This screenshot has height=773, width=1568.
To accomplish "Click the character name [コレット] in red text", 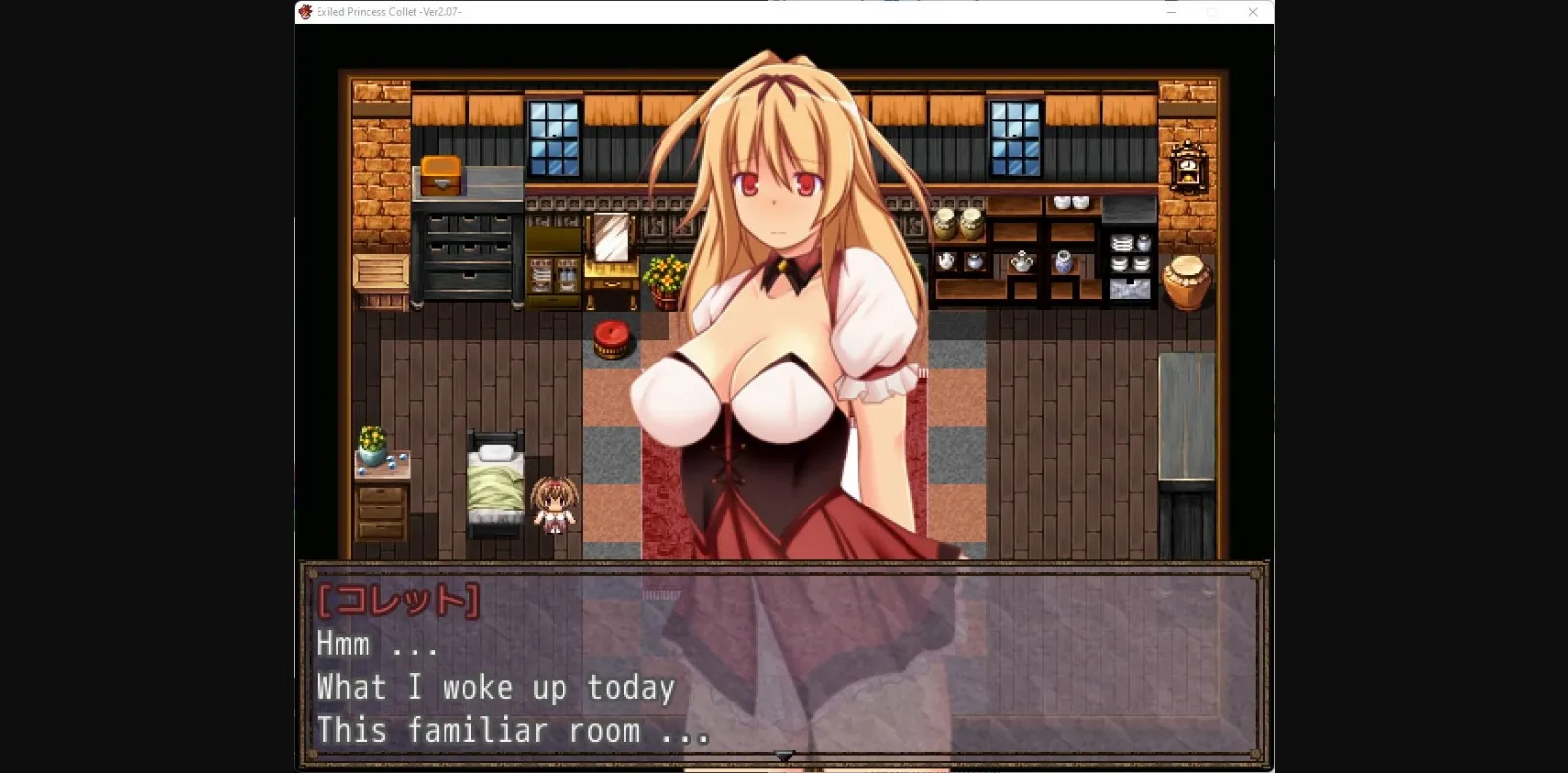I will [x=397, y=600].
